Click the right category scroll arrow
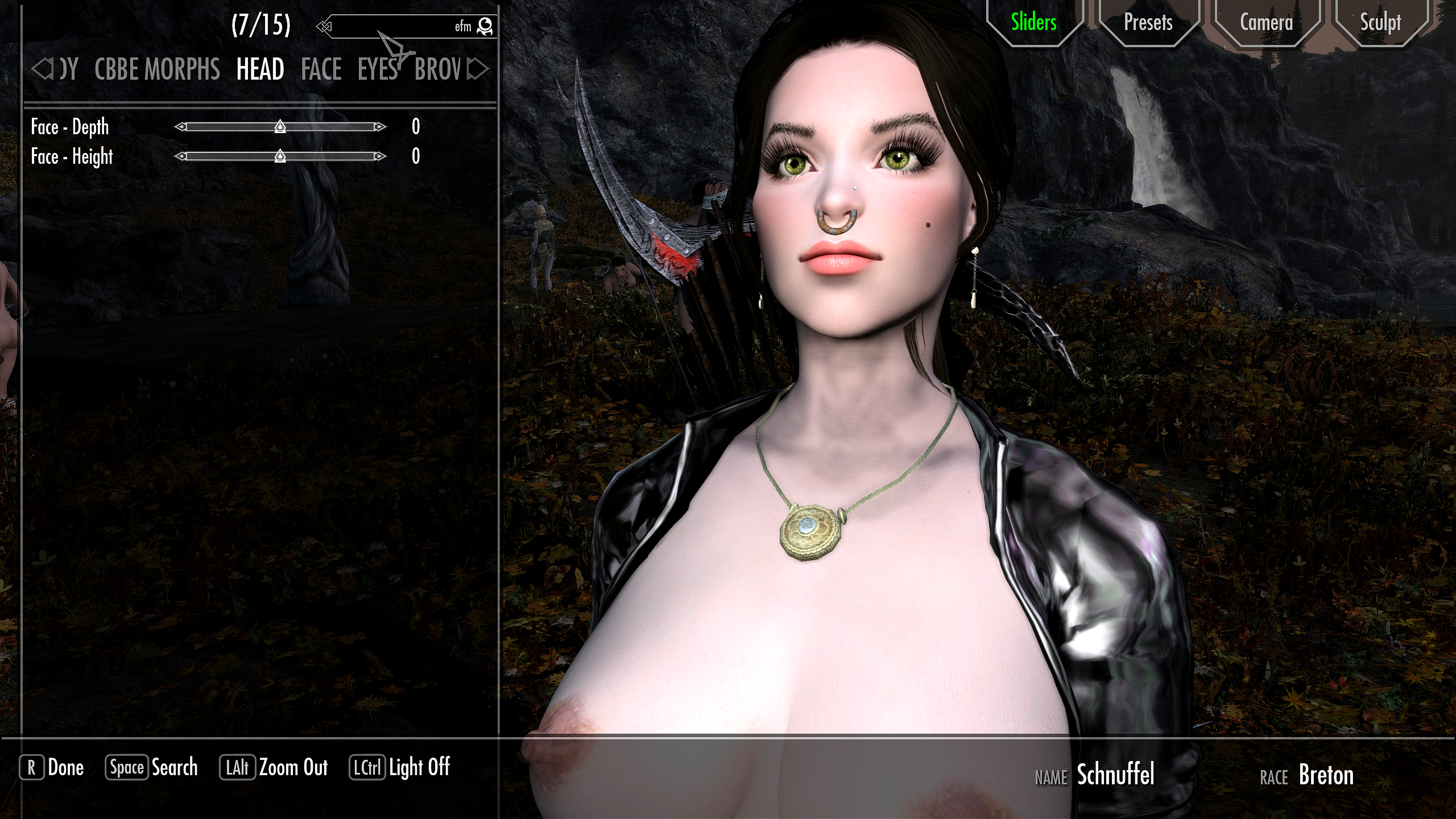The width and height of the screenshot is (1456, 819). tap(478, 69)
